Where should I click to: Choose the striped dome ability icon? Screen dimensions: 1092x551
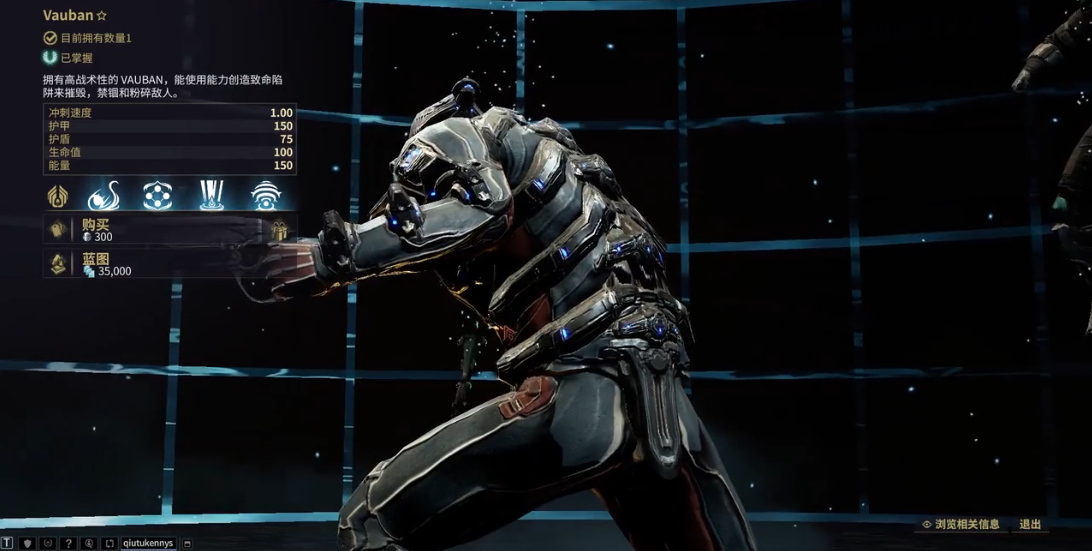[265, 195]
